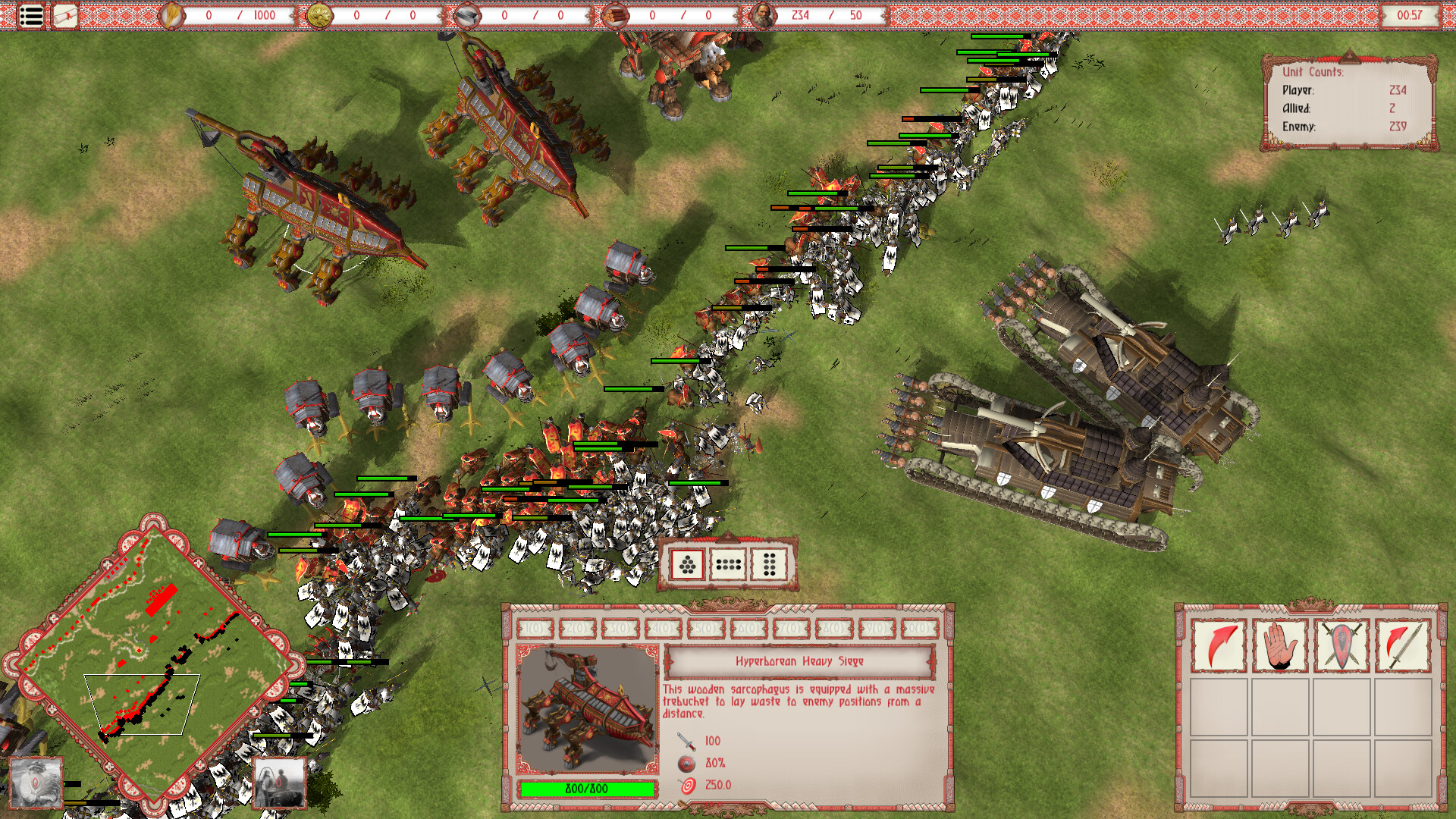This screenshot has width=1456, height=819.
Task: Toggle the loose column formation
Action: [x=768, y=565]
